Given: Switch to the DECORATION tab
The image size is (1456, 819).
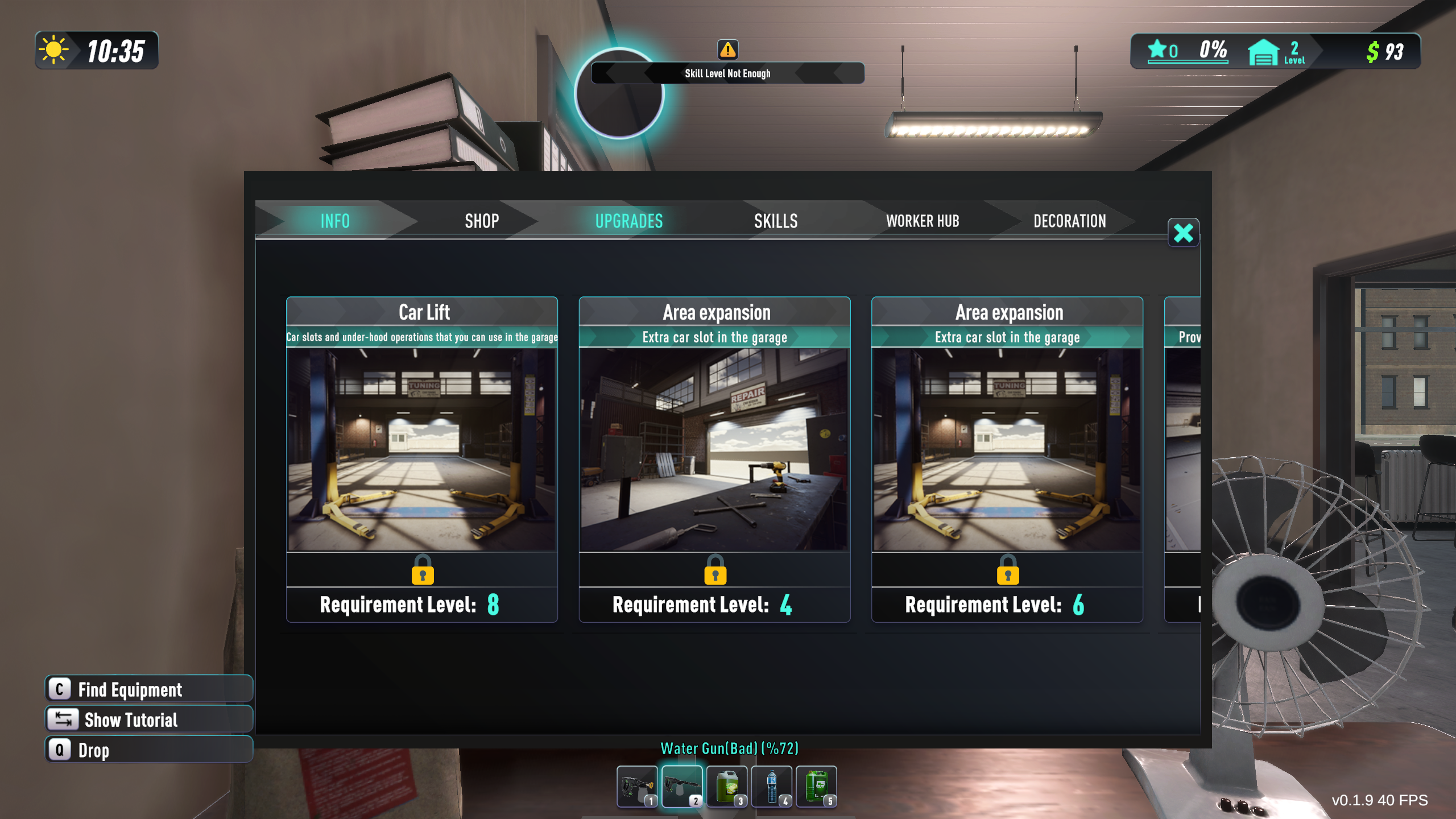Looking at the screenshot, I should 1069,221.
